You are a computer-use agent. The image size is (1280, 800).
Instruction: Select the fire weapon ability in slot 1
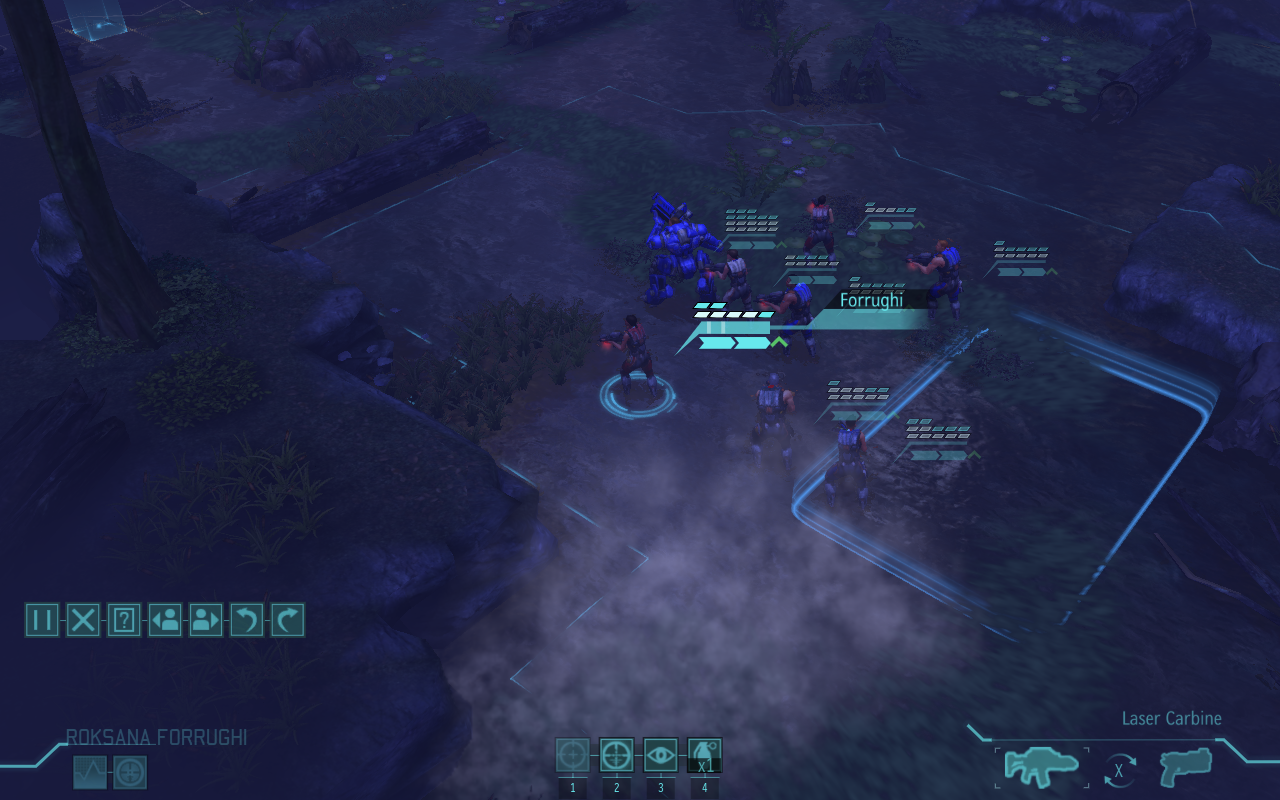[572, 756]
